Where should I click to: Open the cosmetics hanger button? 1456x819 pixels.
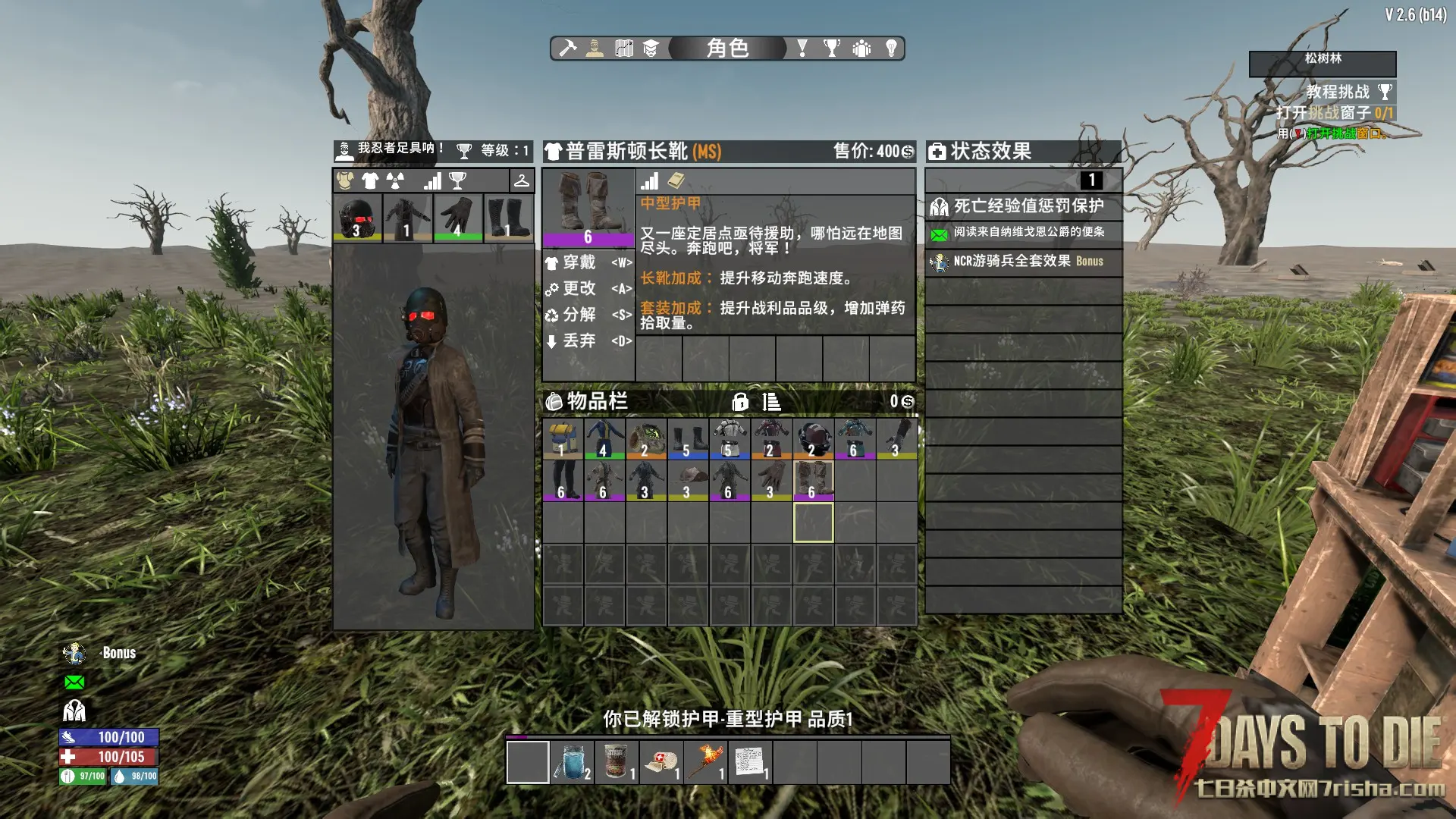tap(522, 180)
